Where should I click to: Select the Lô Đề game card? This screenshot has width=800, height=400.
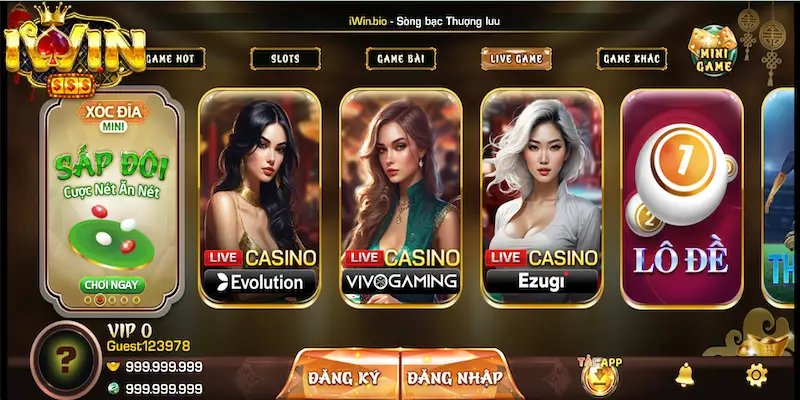(681, 195)
